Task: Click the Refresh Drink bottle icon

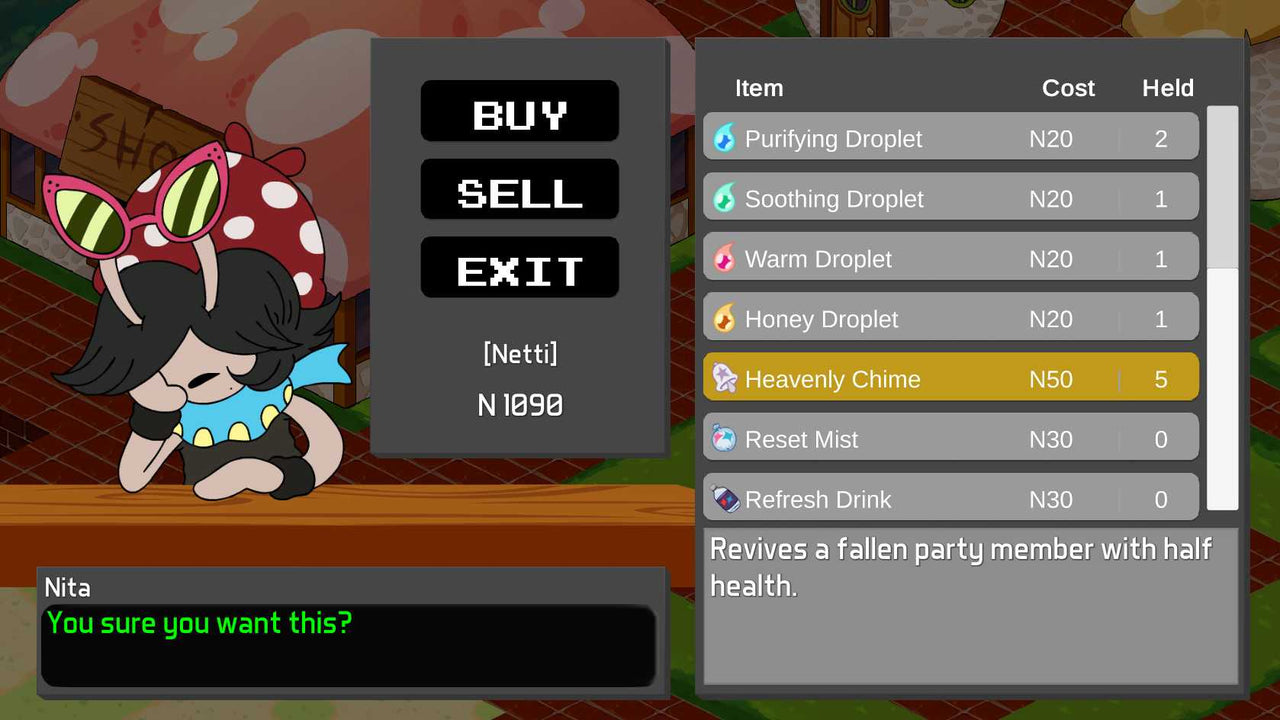Action: pos(726,498)
